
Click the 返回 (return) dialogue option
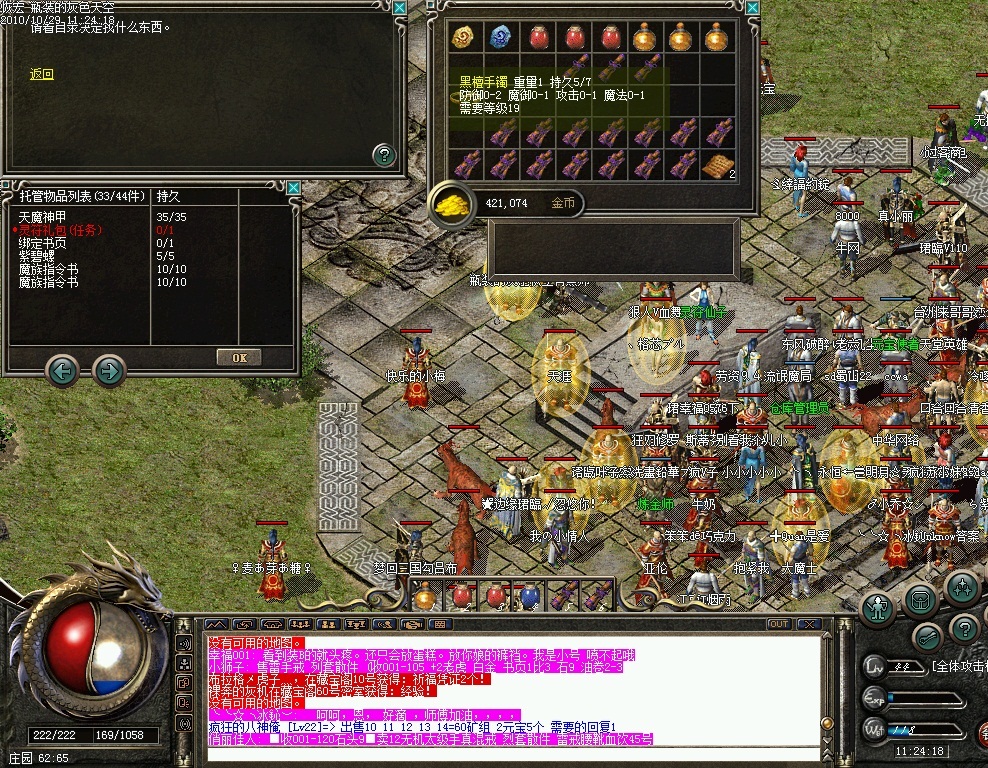(41, 74)
